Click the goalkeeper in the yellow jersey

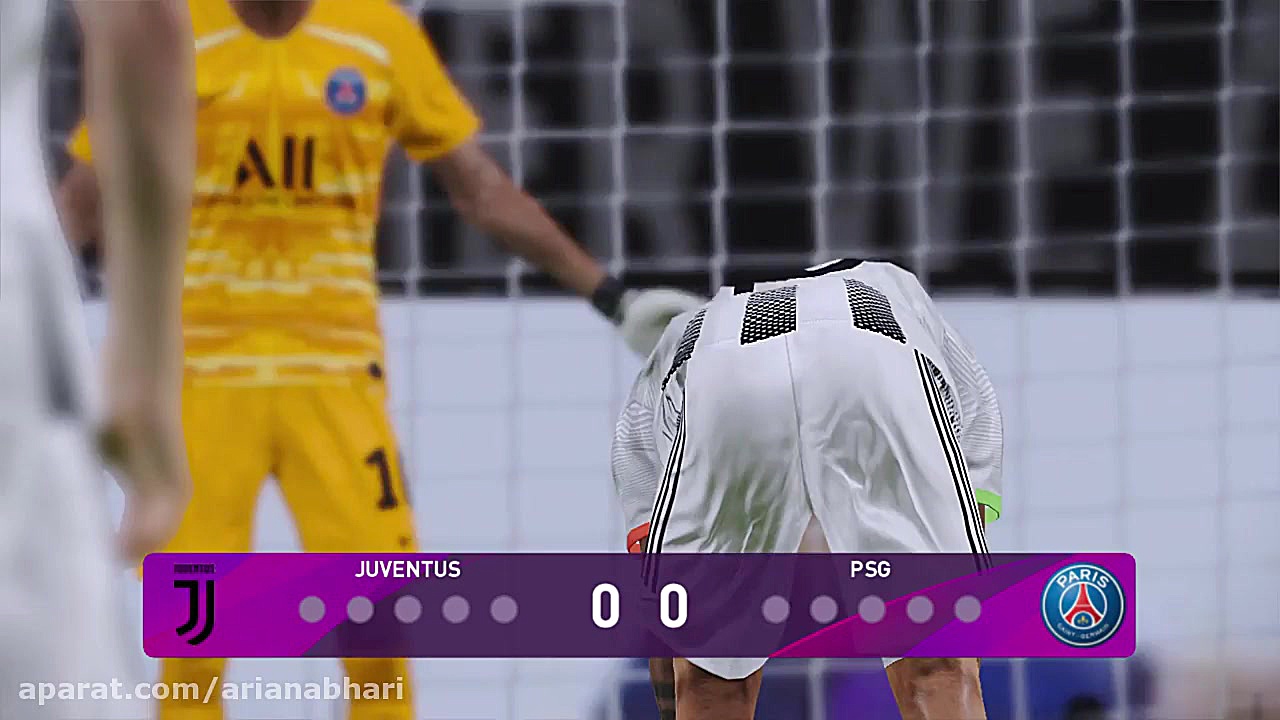coord(300,250)
